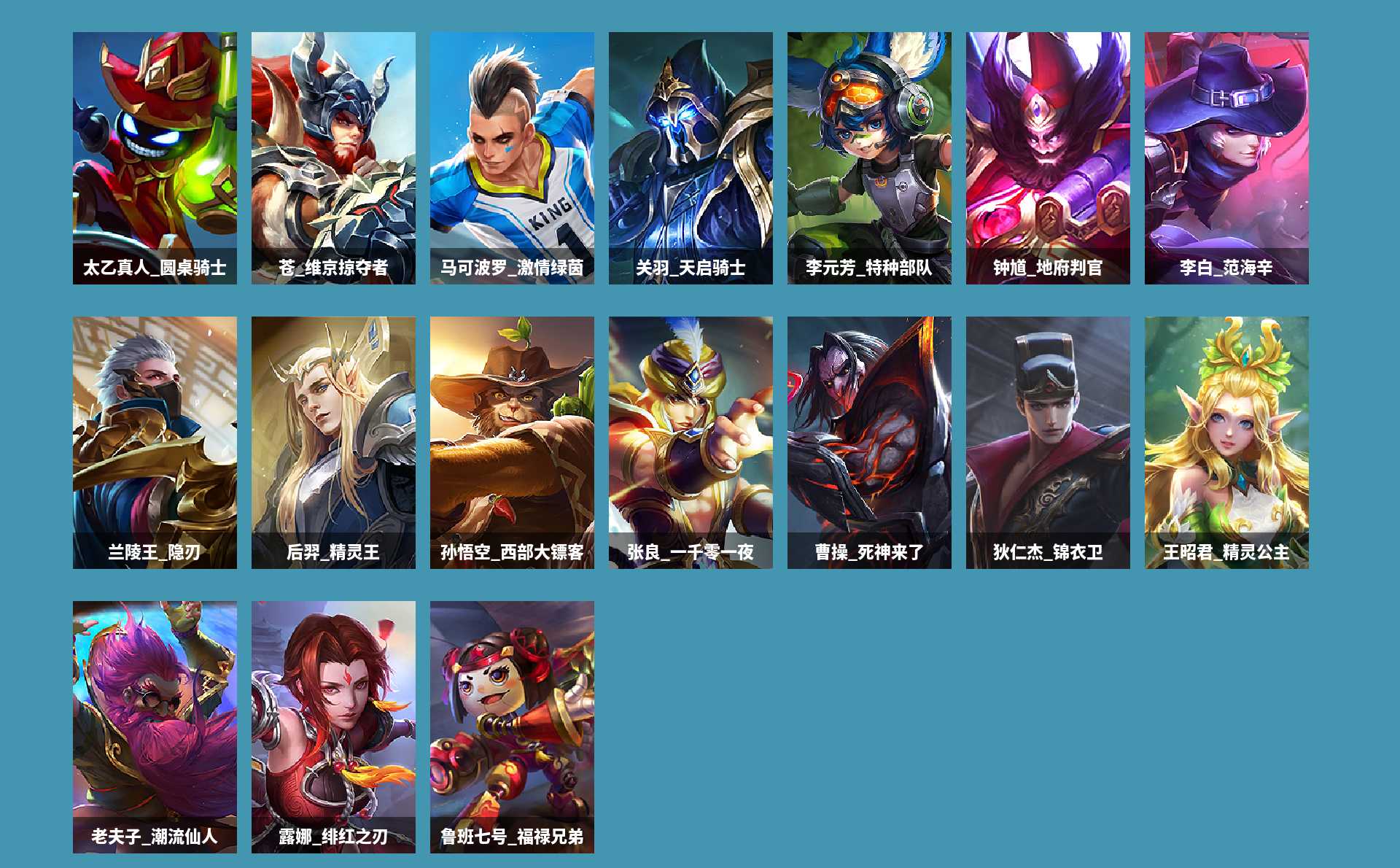Choose the 苍_维京掠夺者 skin card

[x=333, y=158]
